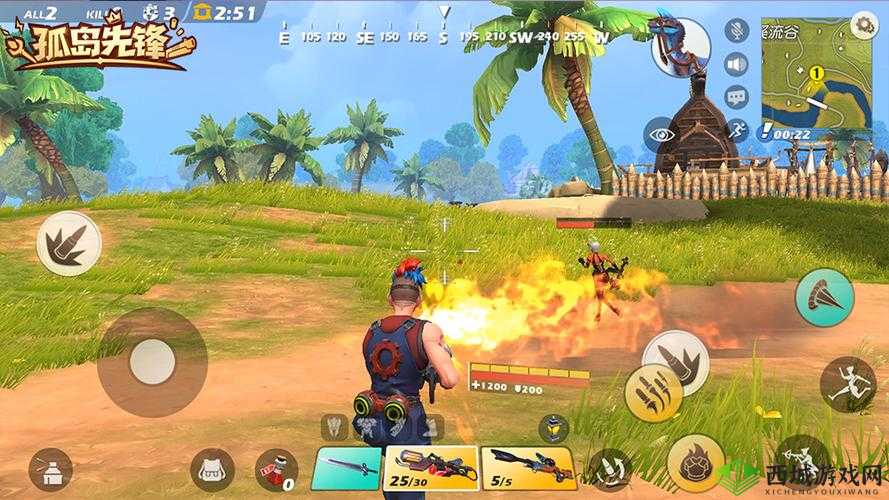The width and height of the screenshot is (889, 500).
Task: Open the chat message bubble
Action: (x=737, y=97)
